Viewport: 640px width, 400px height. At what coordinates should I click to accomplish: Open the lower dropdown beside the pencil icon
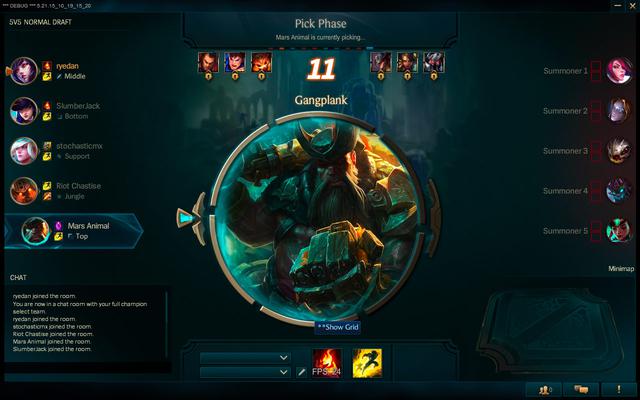245,372
